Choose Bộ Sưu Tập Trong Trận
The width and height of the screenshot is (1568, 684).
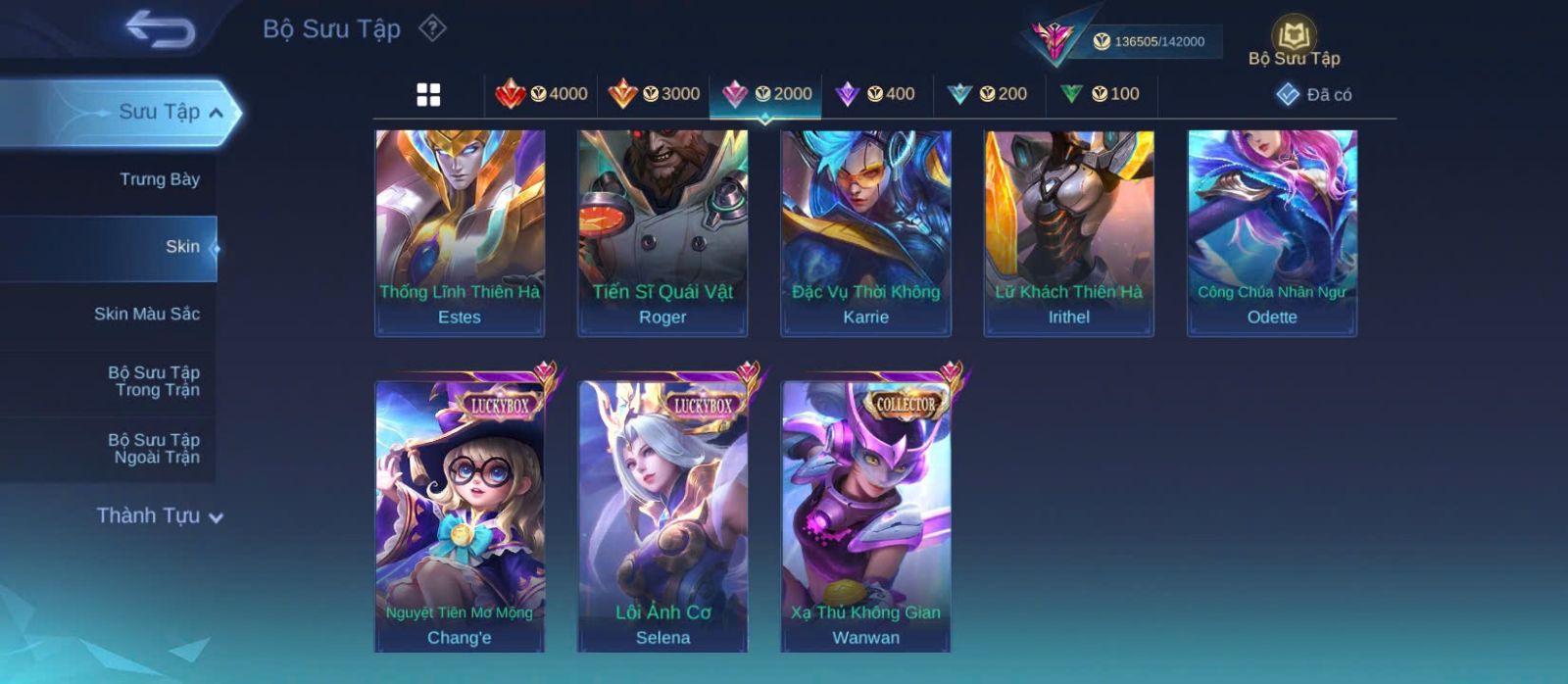point(154,381)
